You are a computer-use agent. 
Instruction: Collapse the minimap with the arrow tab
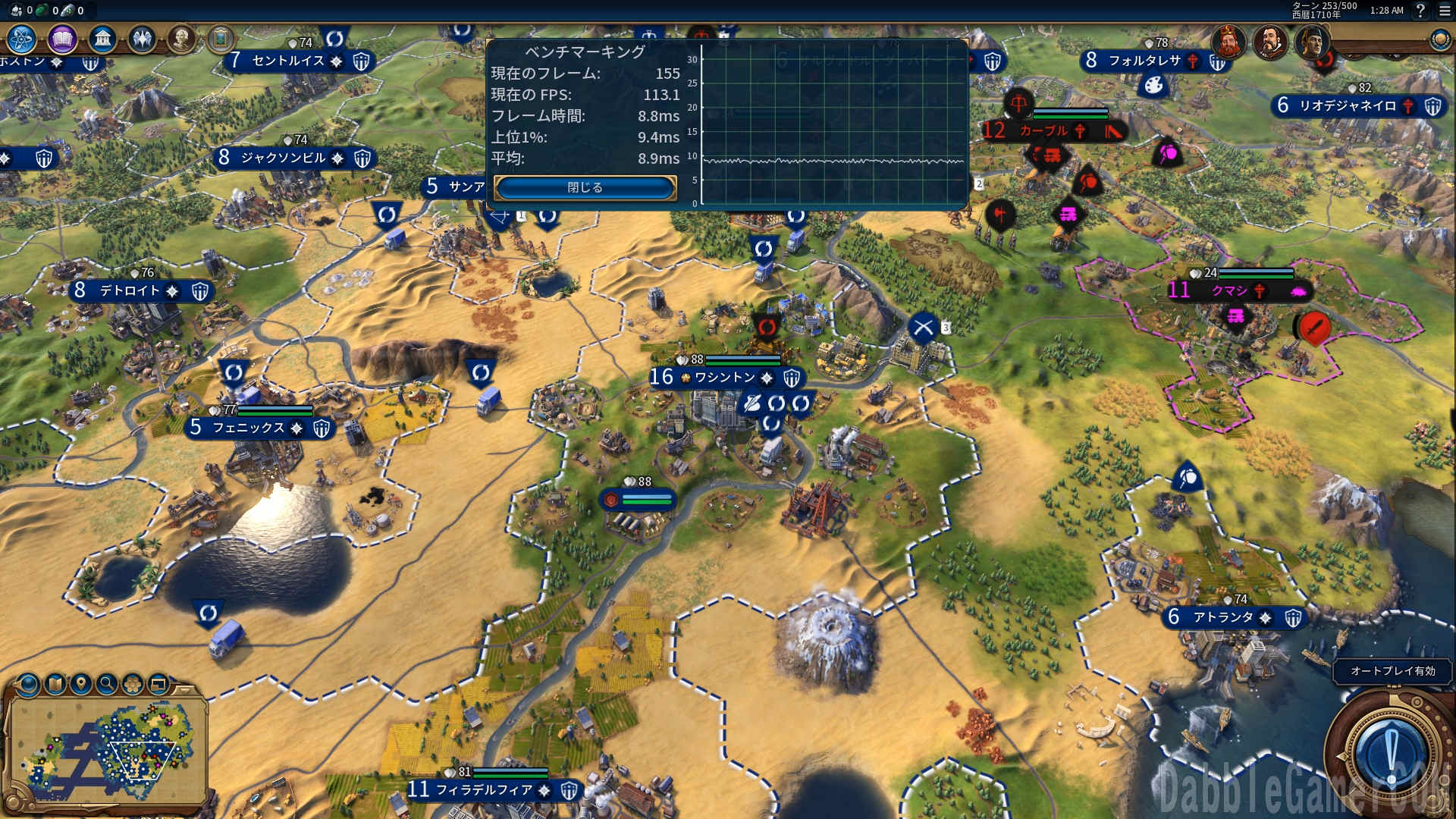pos(184,689)
